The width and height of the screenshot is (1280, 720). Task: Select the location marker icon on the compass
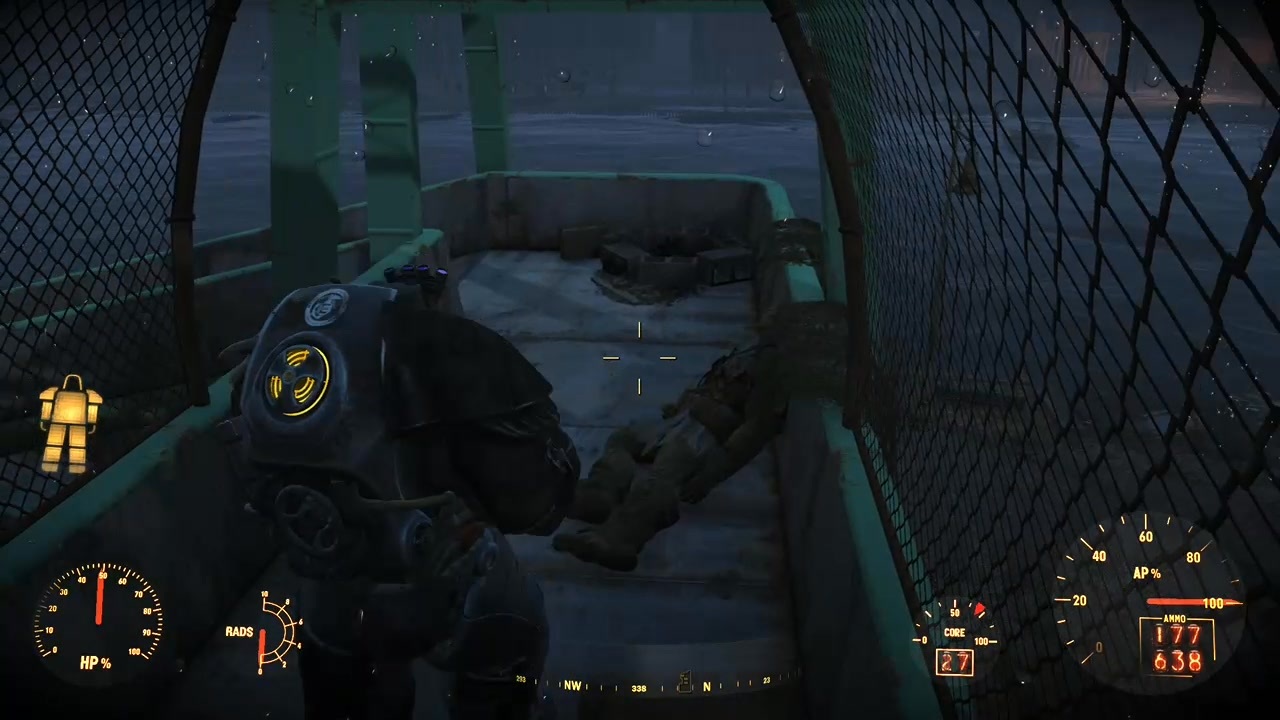click(x=685, y=683)
